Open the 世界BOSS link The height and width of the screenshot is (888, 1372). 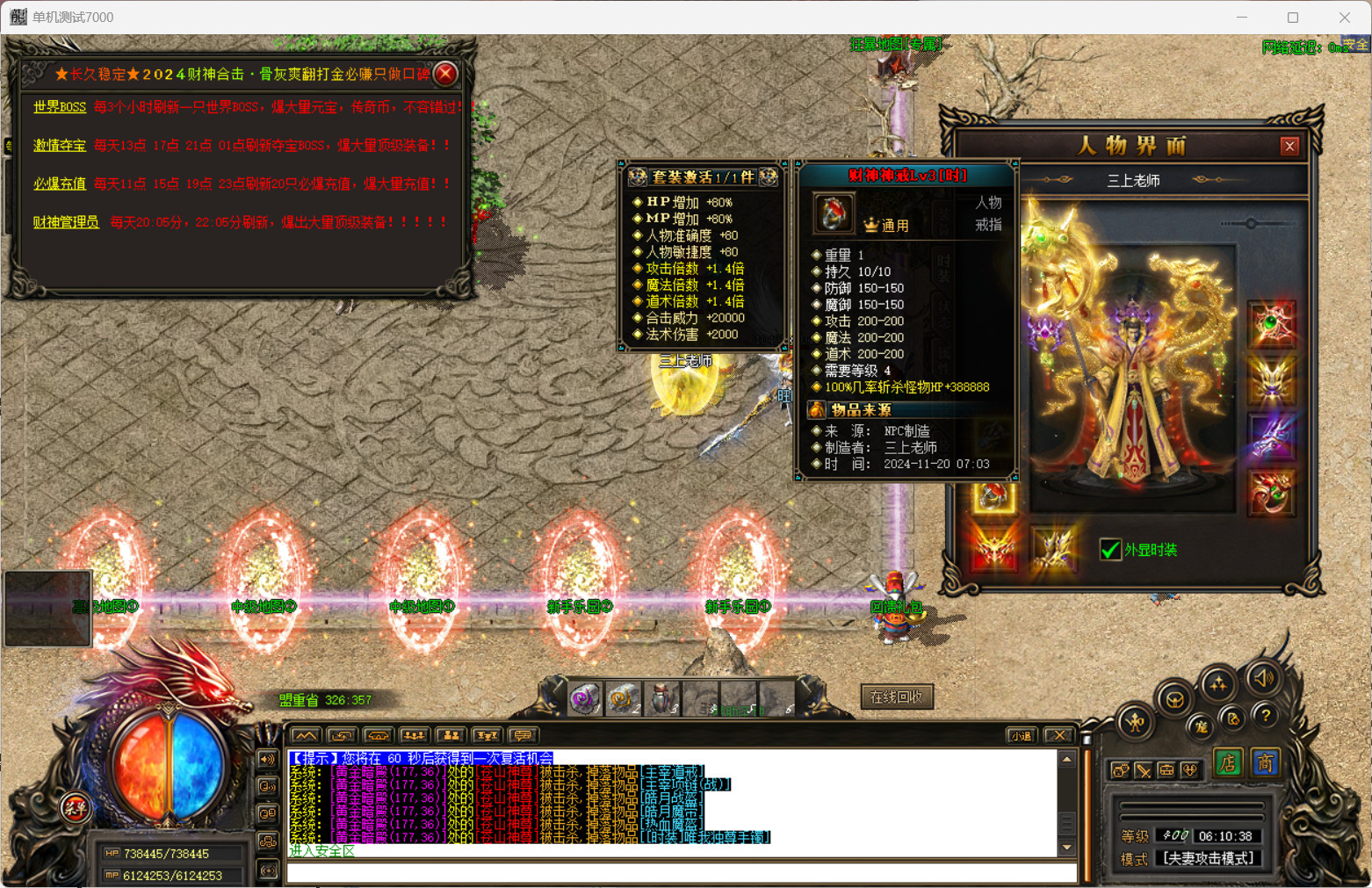(60, 107)
